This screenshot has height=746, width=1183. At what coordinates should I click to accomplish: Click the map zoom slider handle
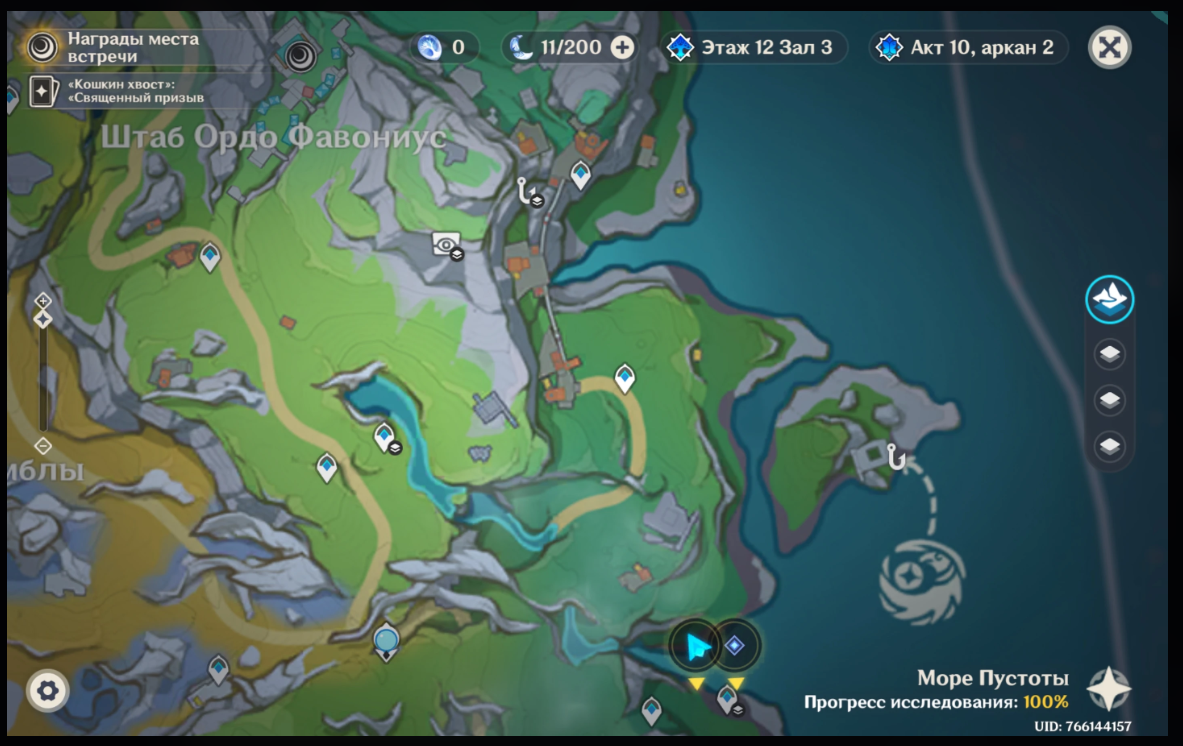coord(43,319)
